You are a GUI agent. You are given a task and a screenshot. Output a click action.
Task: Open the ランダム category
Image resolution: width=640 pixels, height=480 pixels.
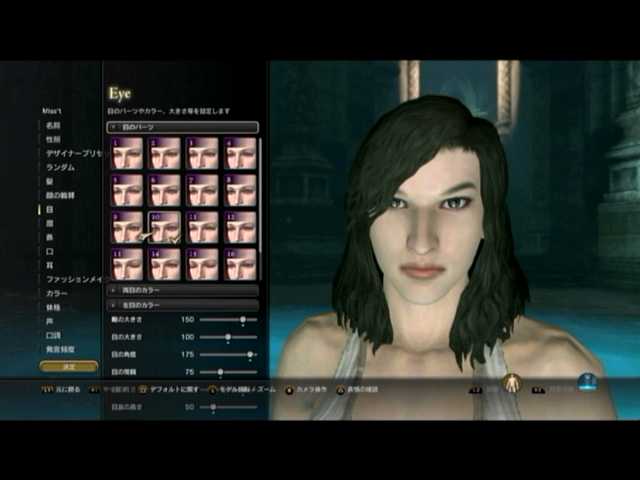[58, 167]
